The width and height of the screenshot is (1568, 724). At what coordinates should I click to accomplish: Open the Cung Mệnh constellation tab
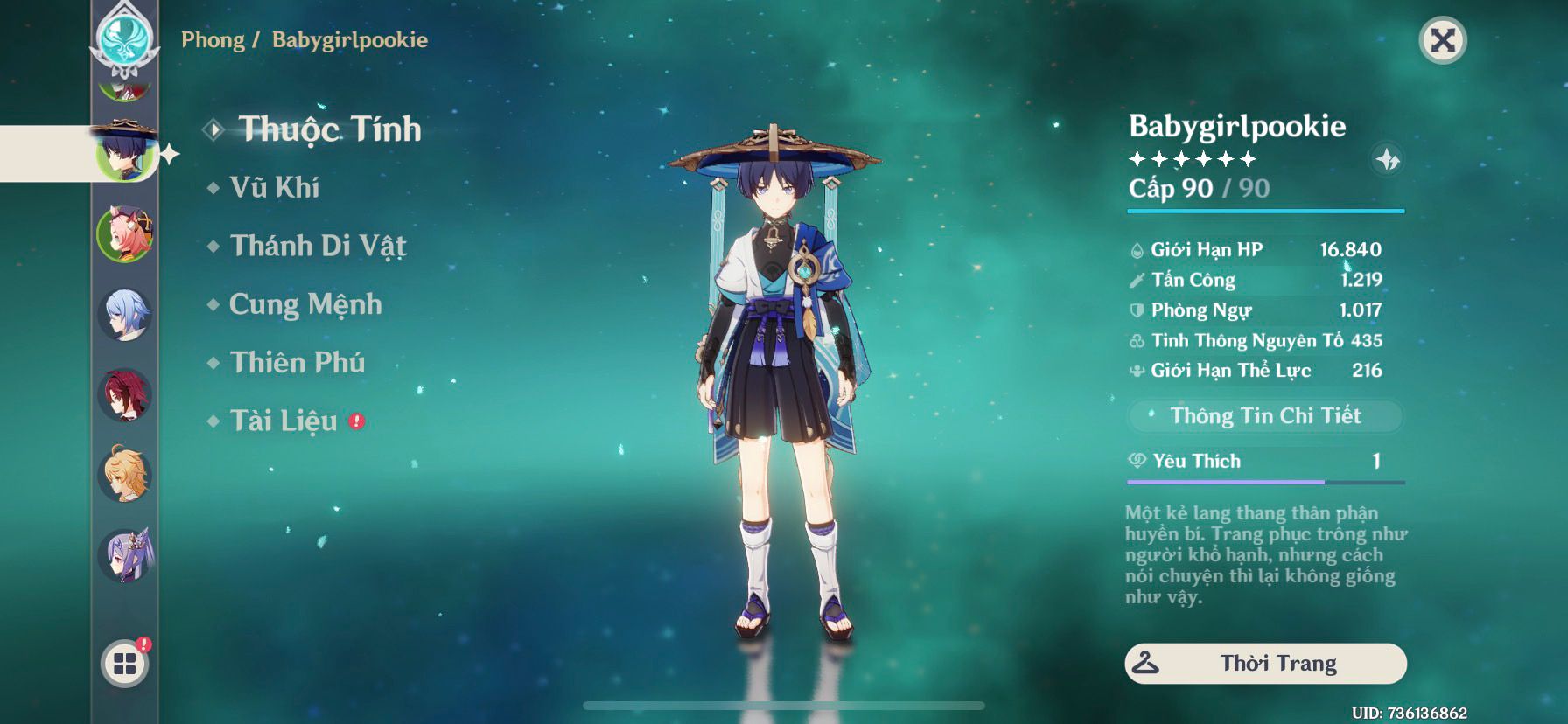coord(304,304)
